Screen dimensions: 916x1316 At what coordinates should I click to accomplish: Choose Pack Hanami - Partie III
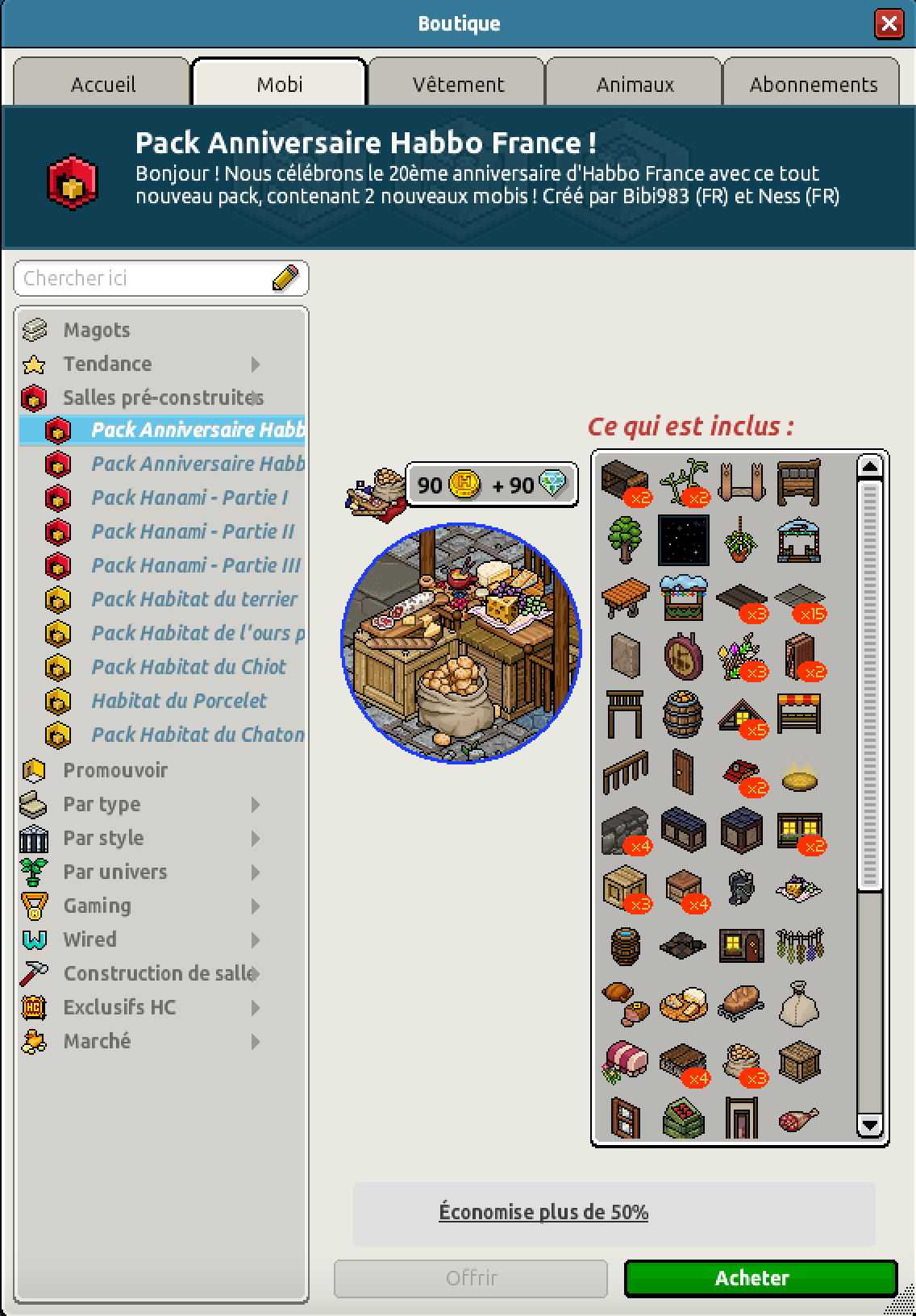(195, 565)
